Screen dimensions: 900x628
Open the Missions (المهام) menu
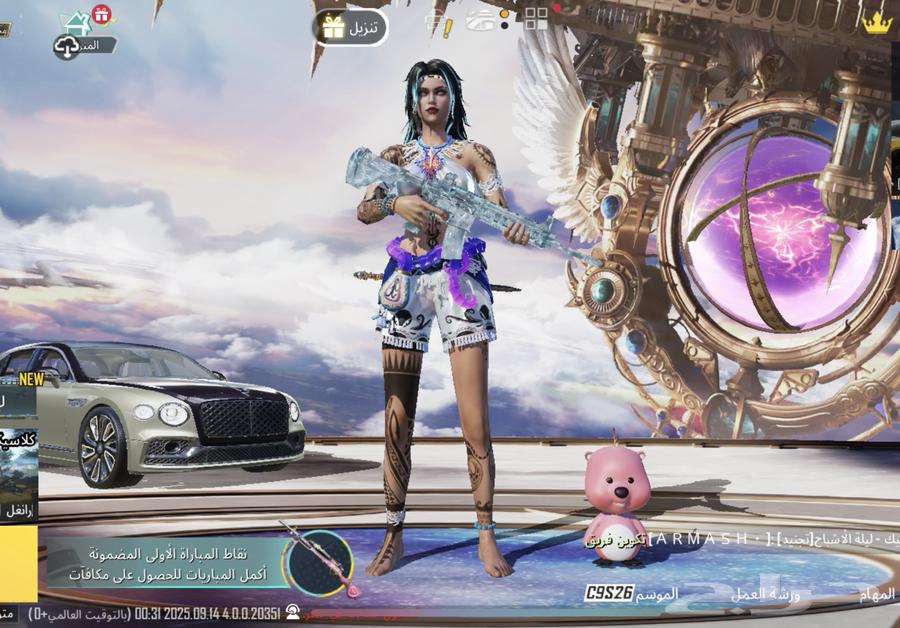[x=876, y=593]
